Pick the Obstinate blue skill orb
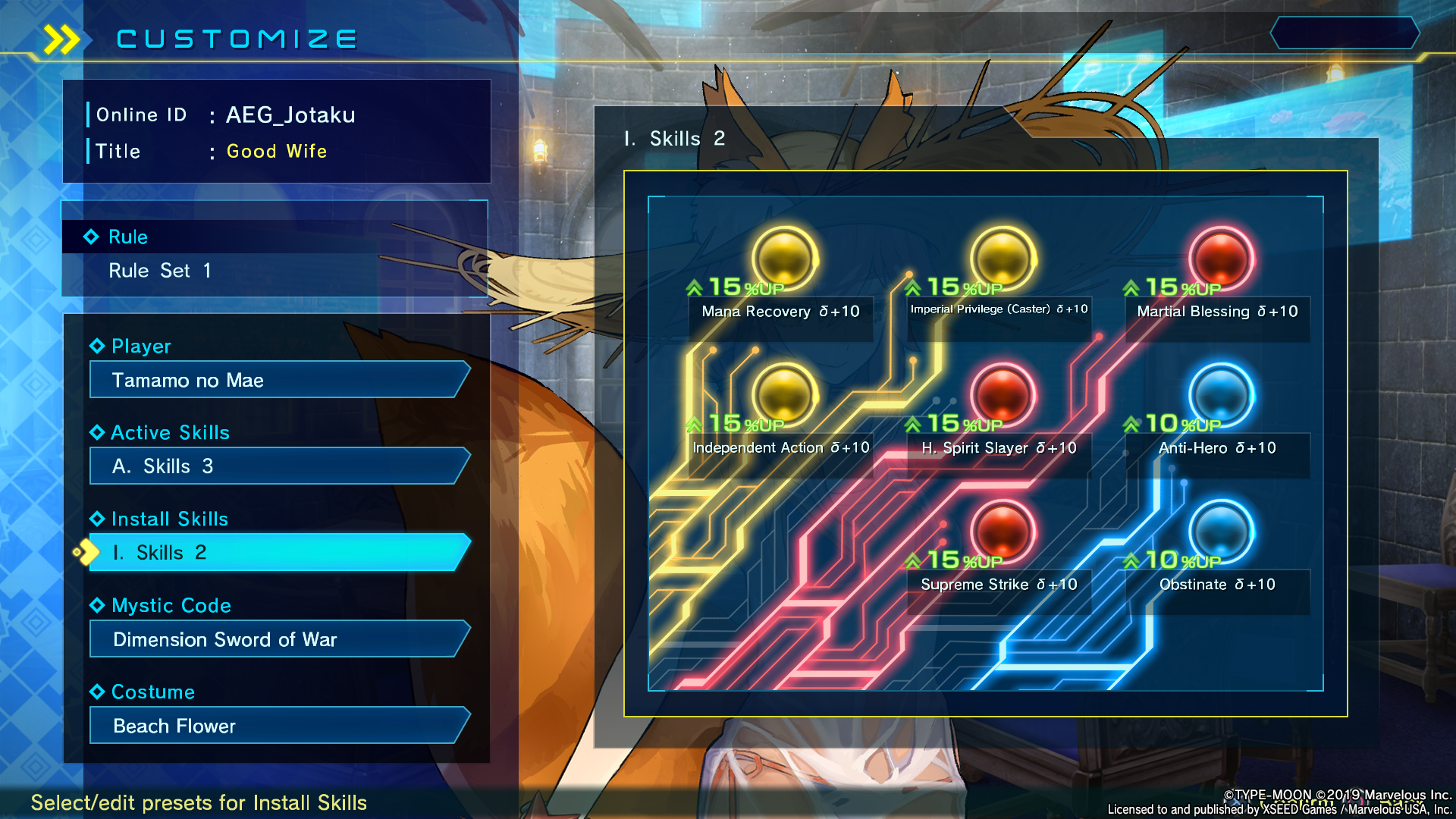The image size is (1456, 819). pos(1220,531)
